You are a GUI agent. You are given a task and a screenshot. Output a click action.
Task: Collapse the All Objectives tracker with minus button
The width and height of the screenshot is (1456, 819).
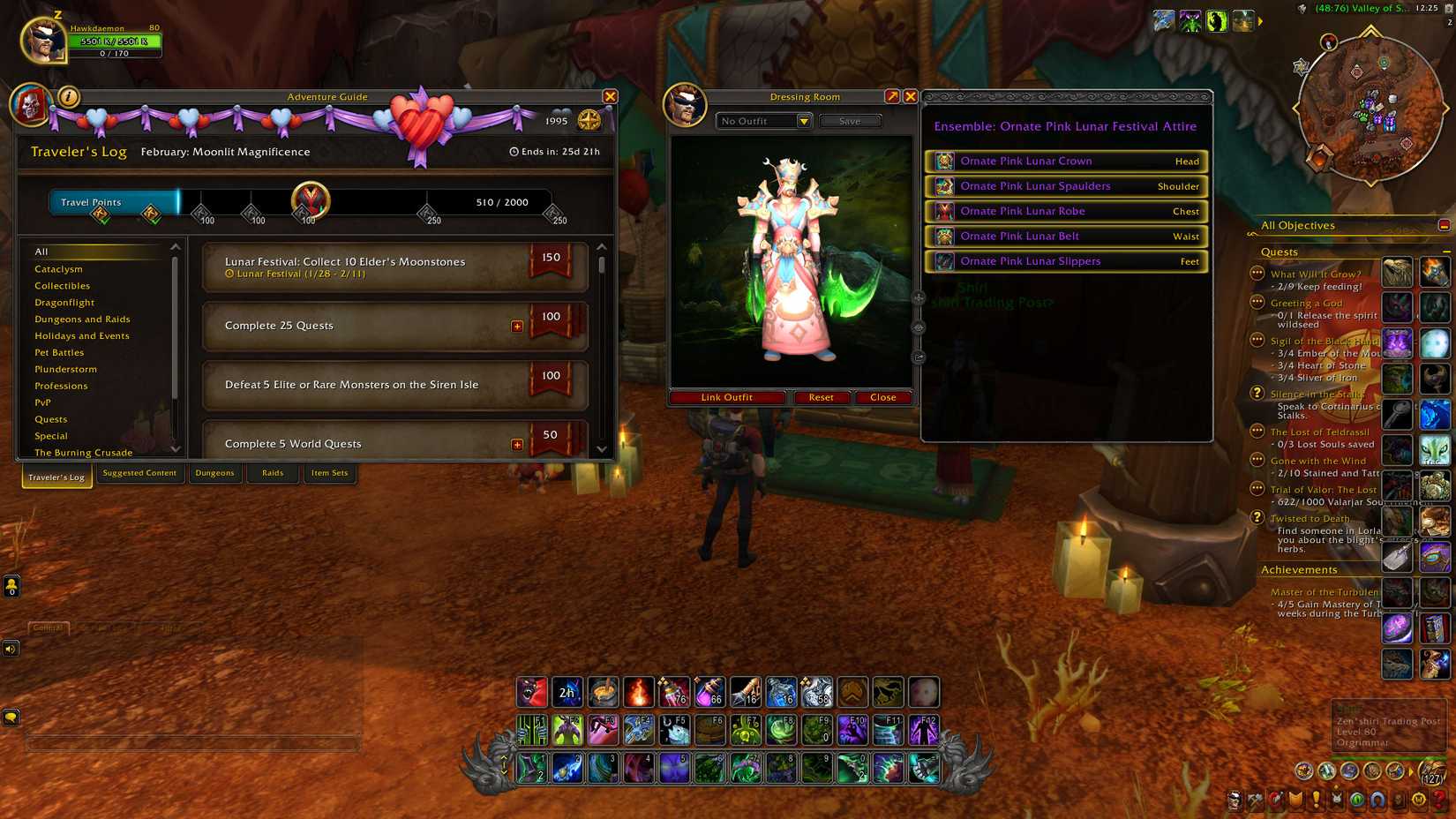[1444, 225]
